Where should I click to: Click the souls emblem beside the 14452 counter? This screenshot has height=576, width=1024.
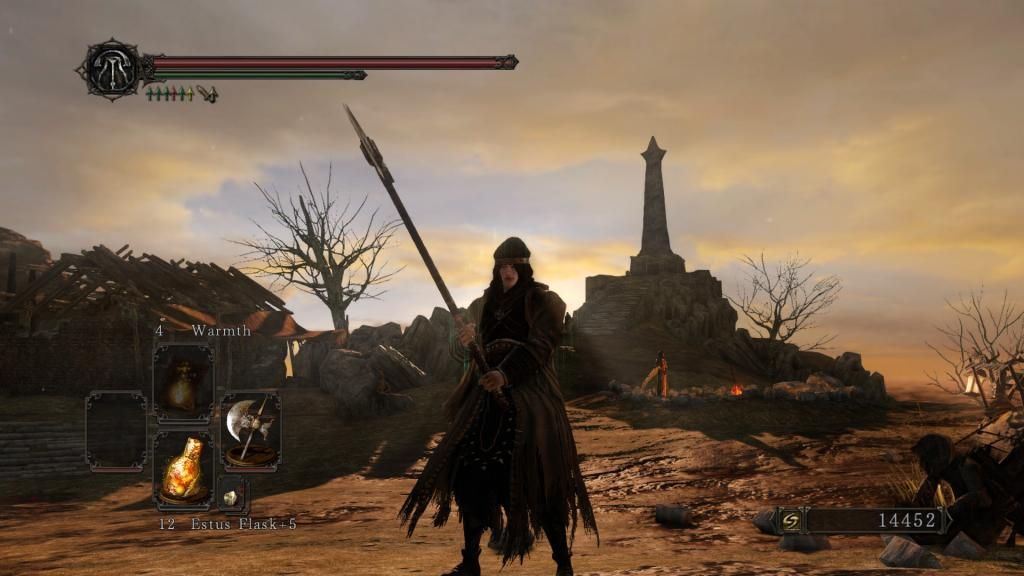790,521
